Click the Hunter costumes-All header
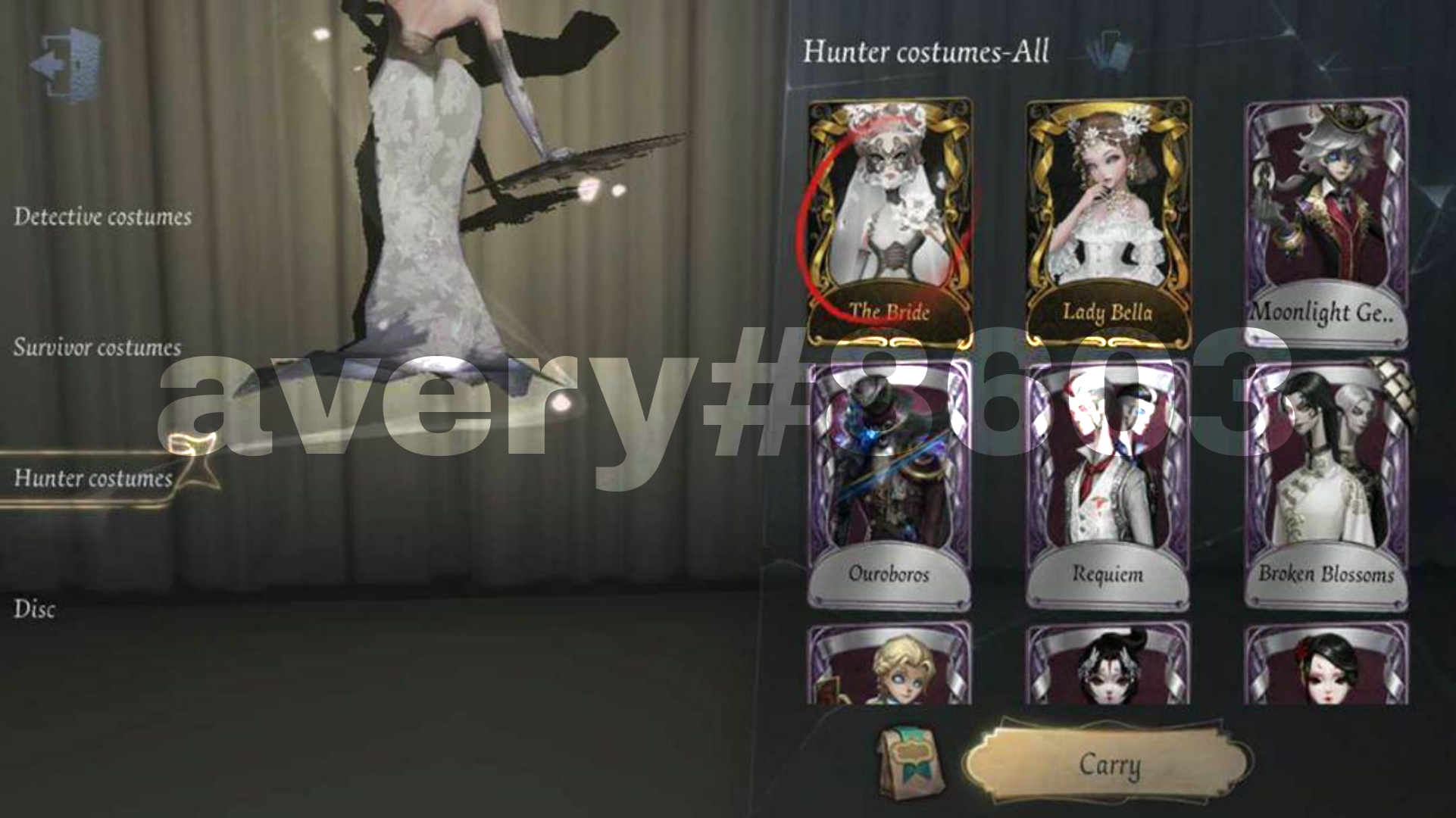The image size is (1456, 818). (927, 53)
